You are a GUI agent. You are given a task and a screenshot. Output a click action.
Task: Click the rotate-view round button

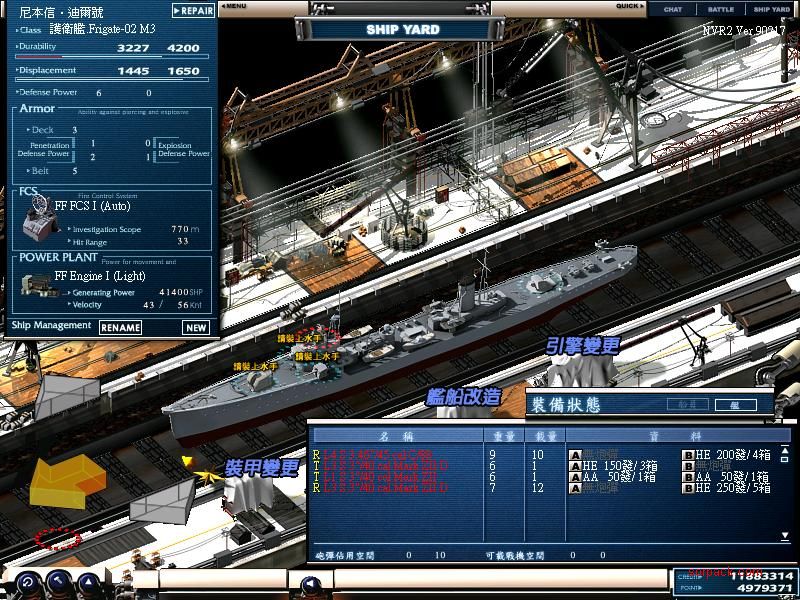point(27,583)
